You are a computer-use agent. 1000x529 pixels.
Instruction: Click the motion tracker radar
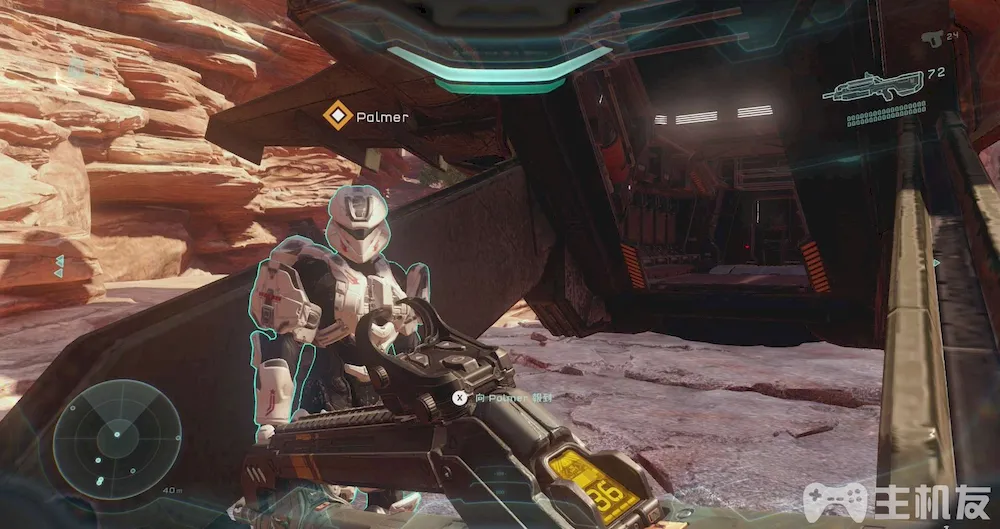(116, 433)
